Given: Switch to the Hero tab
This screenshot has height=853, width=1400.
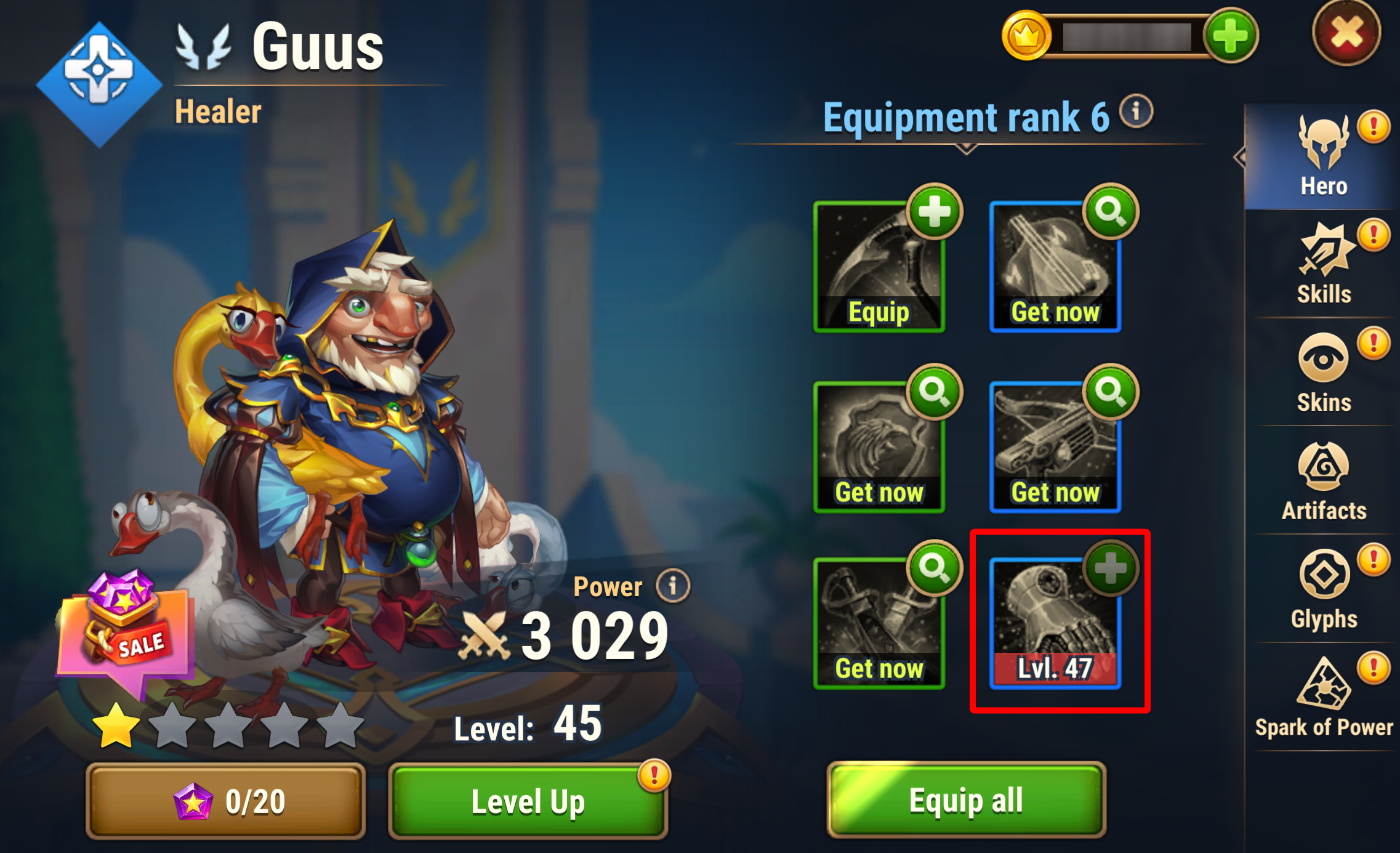Looking at the screenshot, I should (1323, 157).
